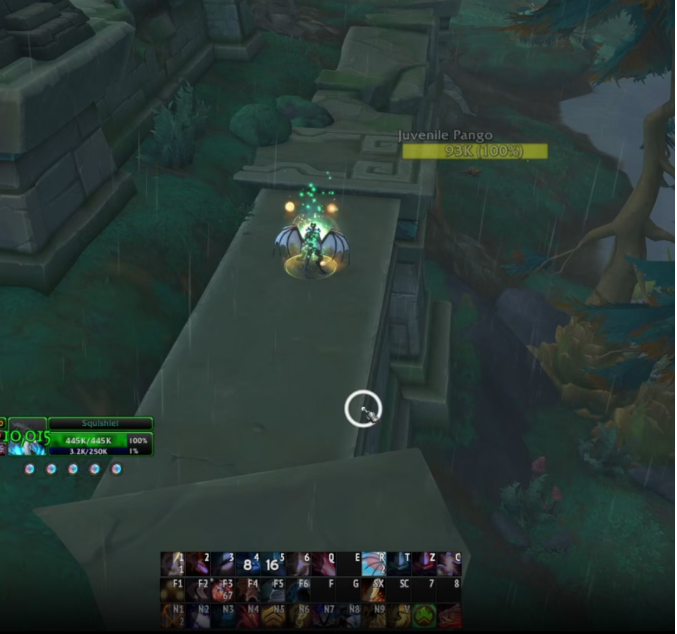The image size is (677, 634).
Task: Use the F3 ability showing 67
Action: click(x=223, y=590)
